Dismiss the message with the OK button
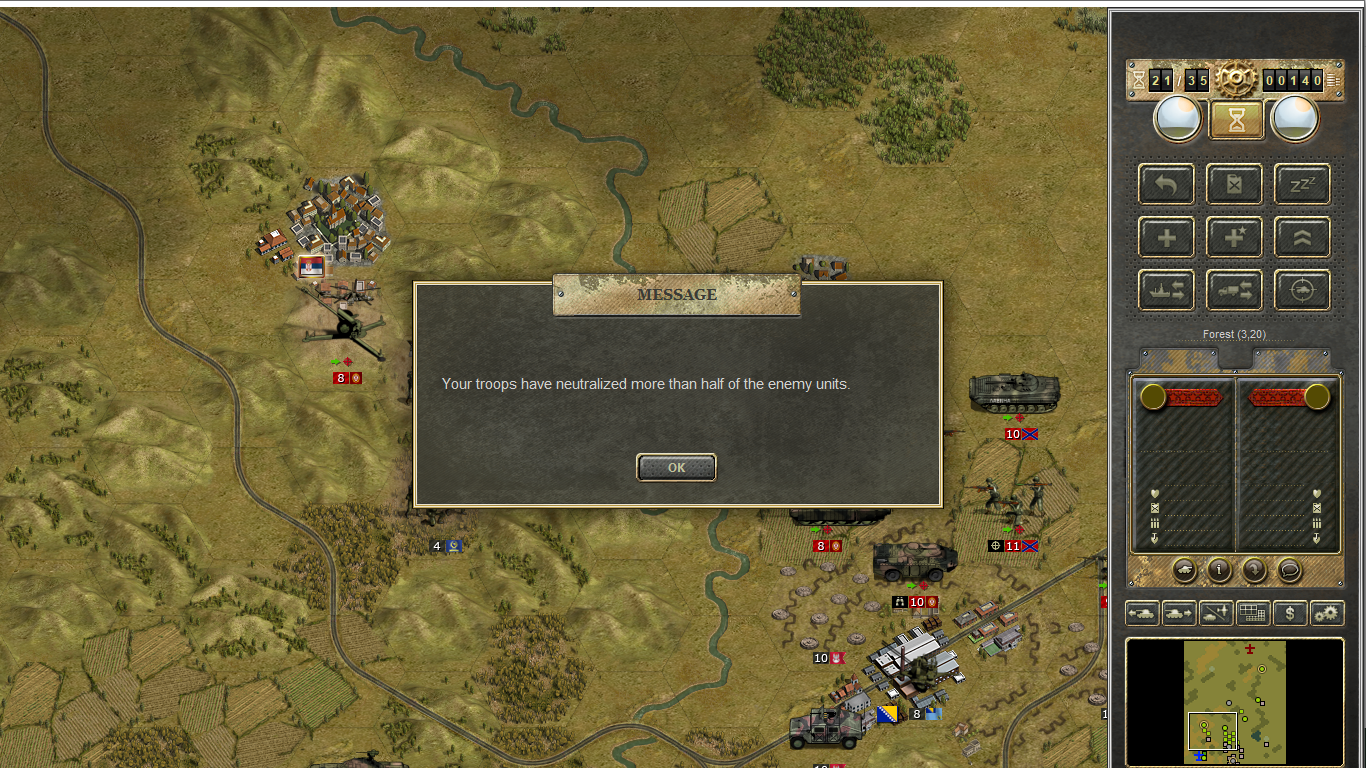Screen dimensions: 1366x768 676,467
